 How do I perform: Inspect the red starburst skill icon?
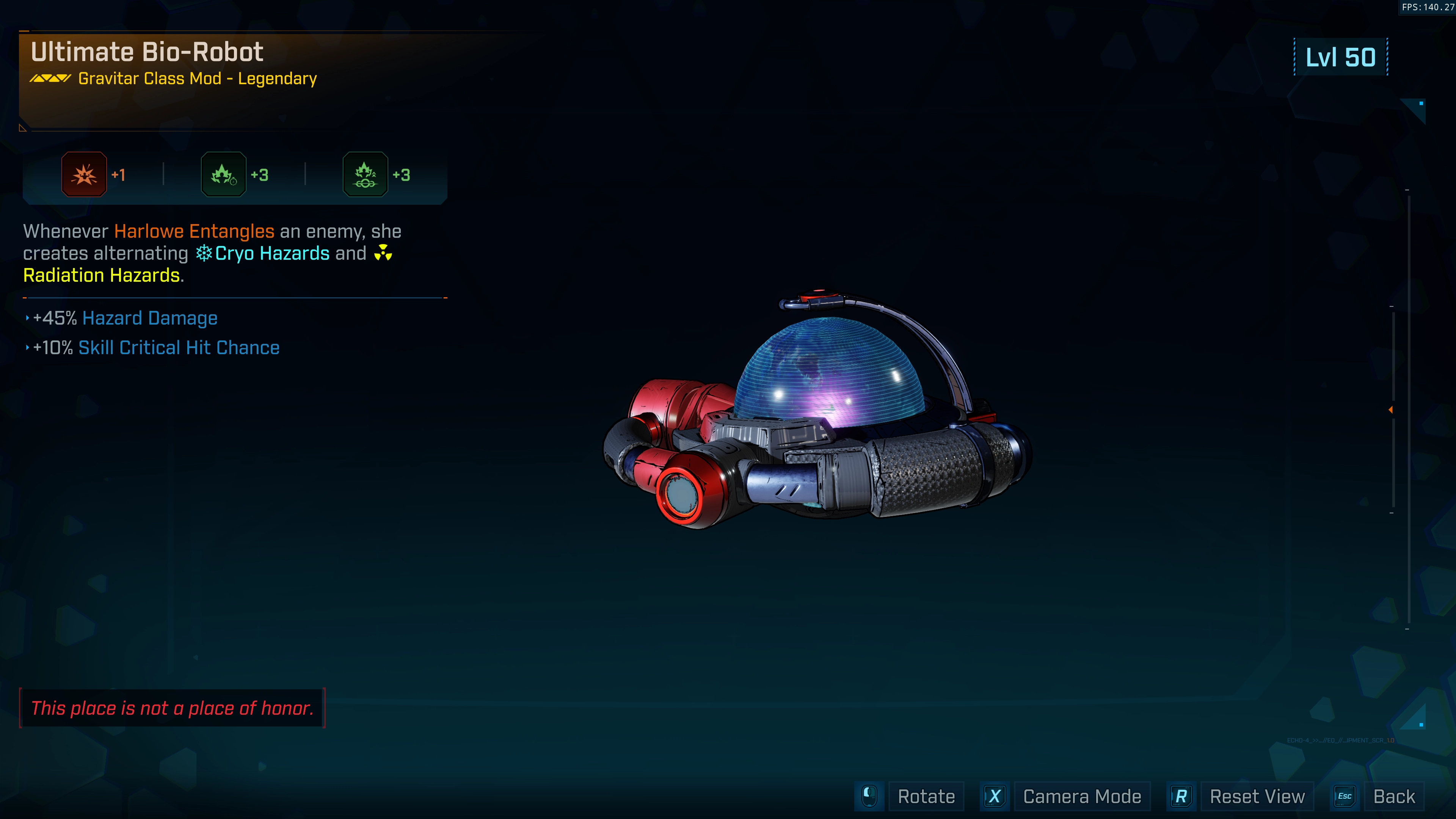click(84, 175)
